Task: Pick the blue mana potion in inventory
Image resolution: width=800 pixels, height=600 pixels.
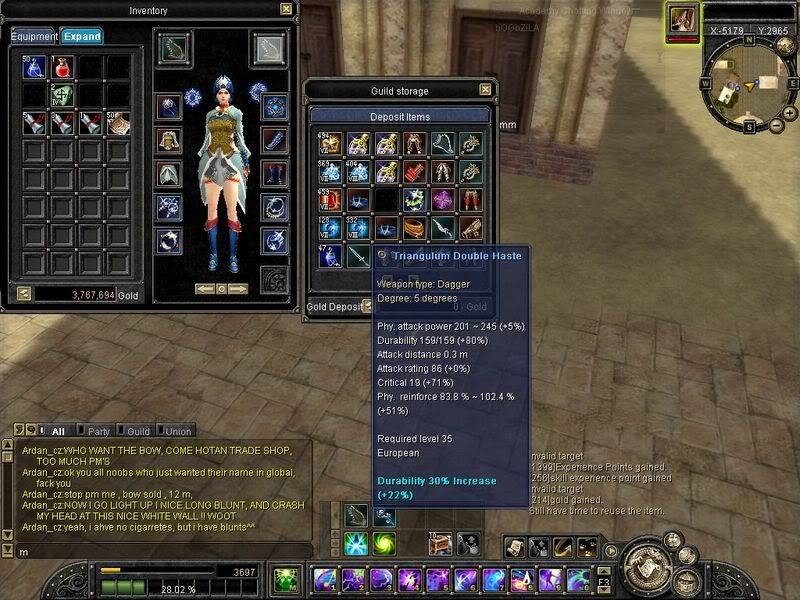Action: (x=35, y=68)
